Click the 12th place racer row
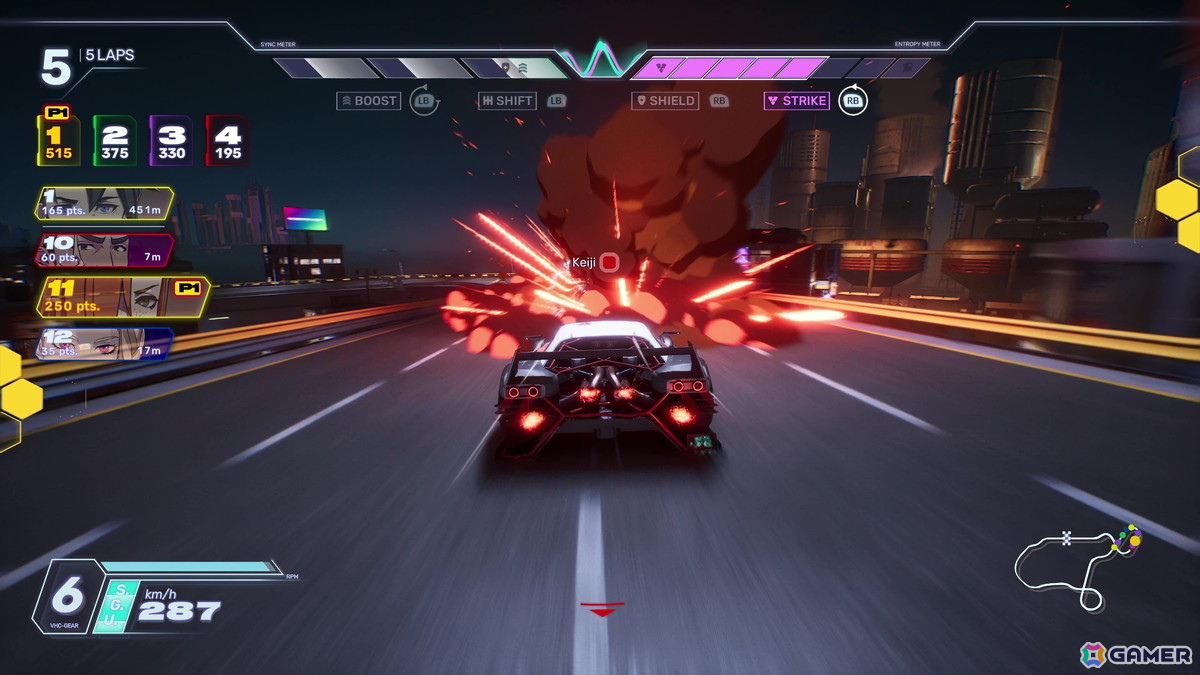The height and width of the screenshot is (675, 1200). (104, 343)
